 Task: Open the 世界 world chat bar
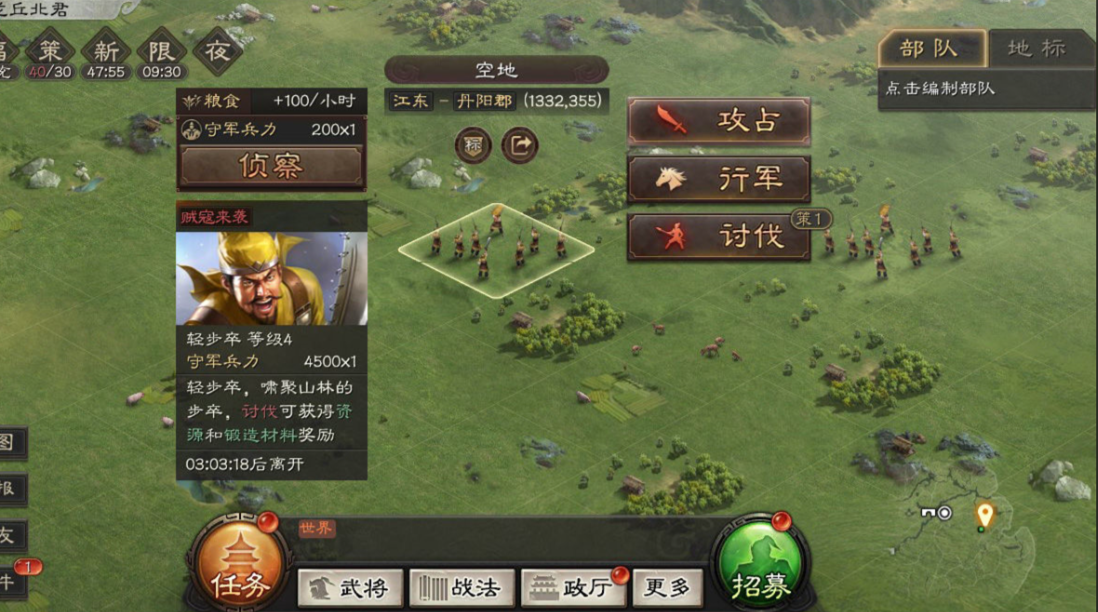click(x=500, y=529)
